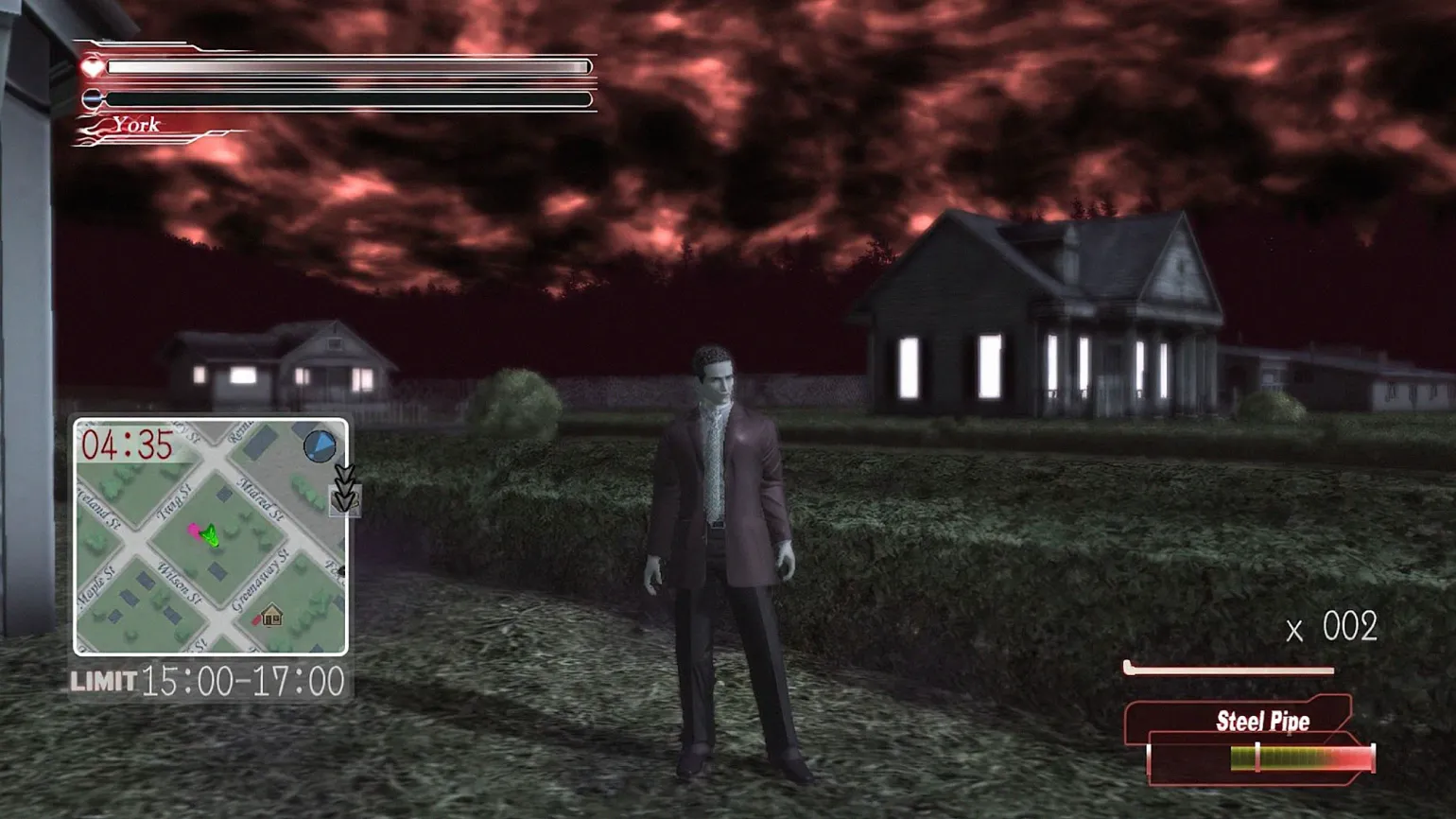Open the street minimap
Viewport: 1456px width, 819px height.
point(211,537)
